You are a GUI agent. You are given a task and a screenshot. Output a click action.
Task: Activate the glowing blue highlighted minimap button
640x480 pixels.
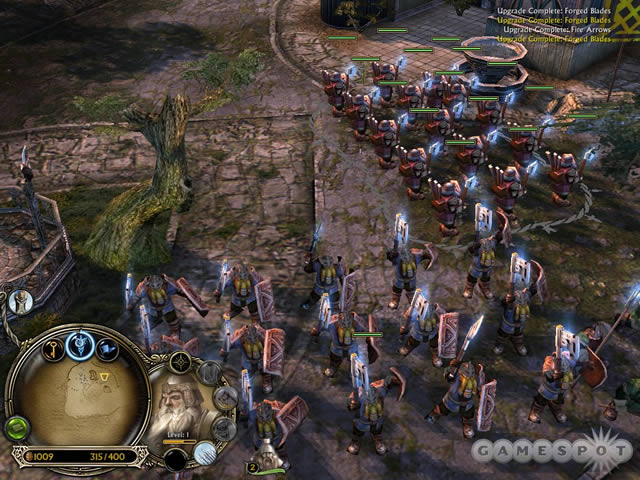[x=79, y=346]
